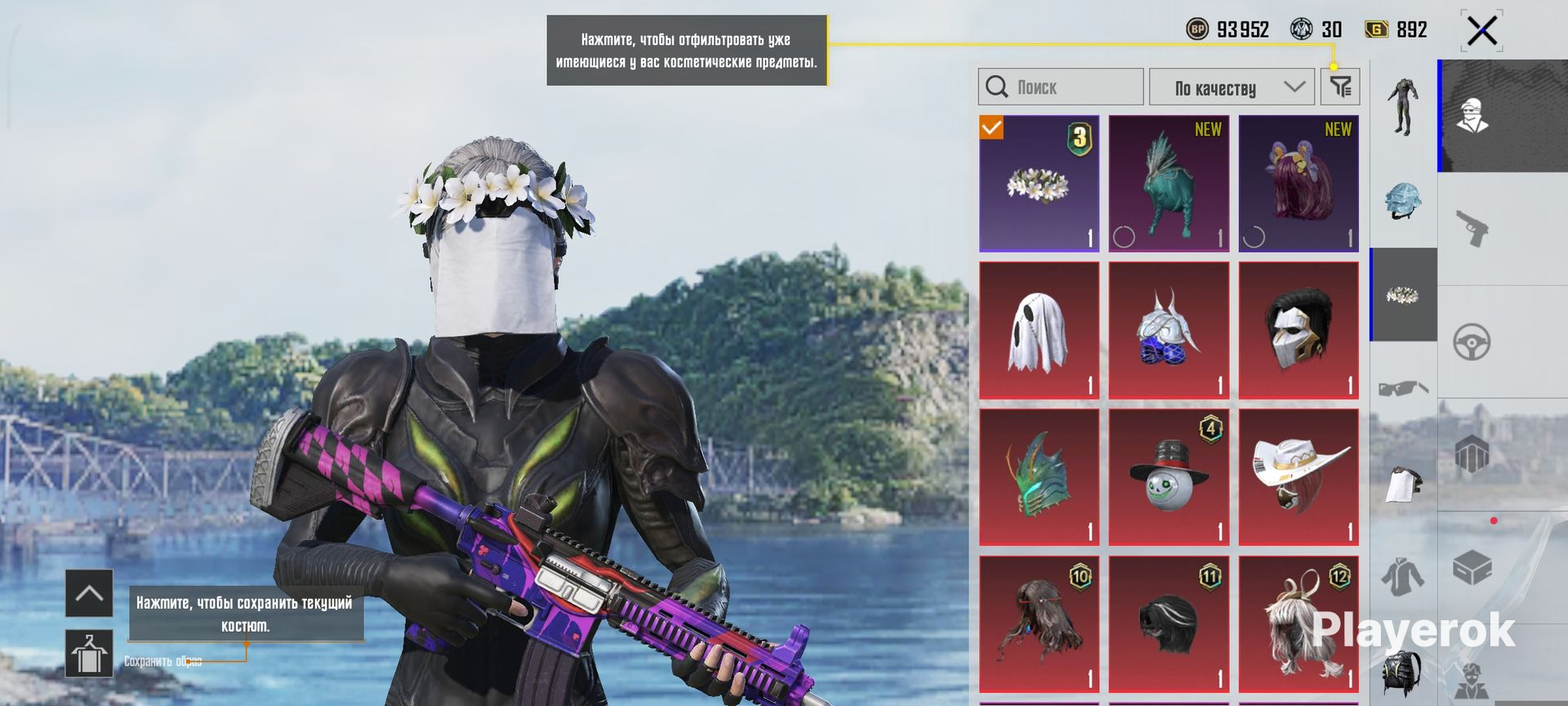Pick the white cowboy hat headgear
This screenshot has width=1568, height=706.
click(1298, 478)
